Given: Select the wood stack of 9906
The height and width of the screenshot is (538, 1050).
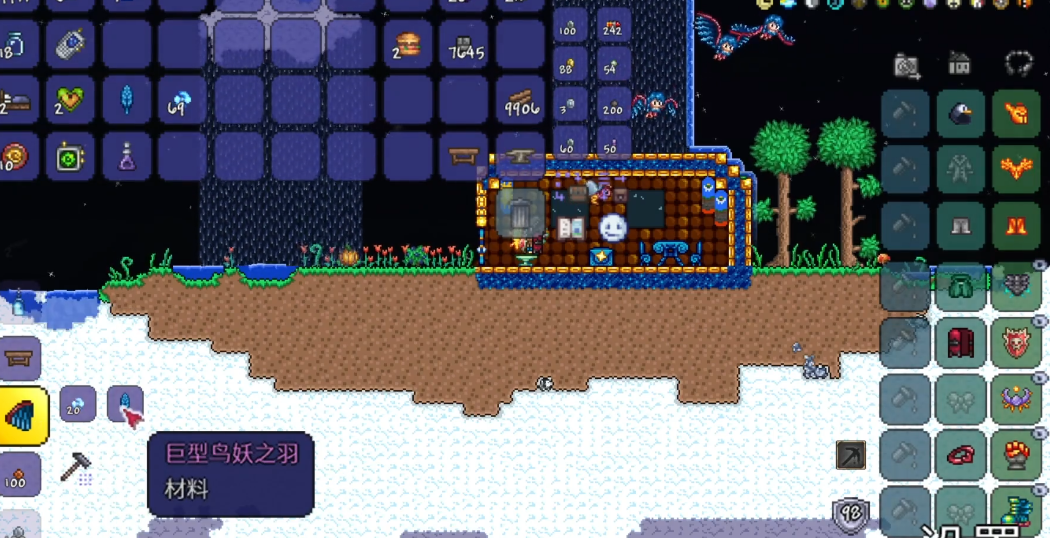Looking at the screenshot, I should pyautogui.click(x=521, y=100).
